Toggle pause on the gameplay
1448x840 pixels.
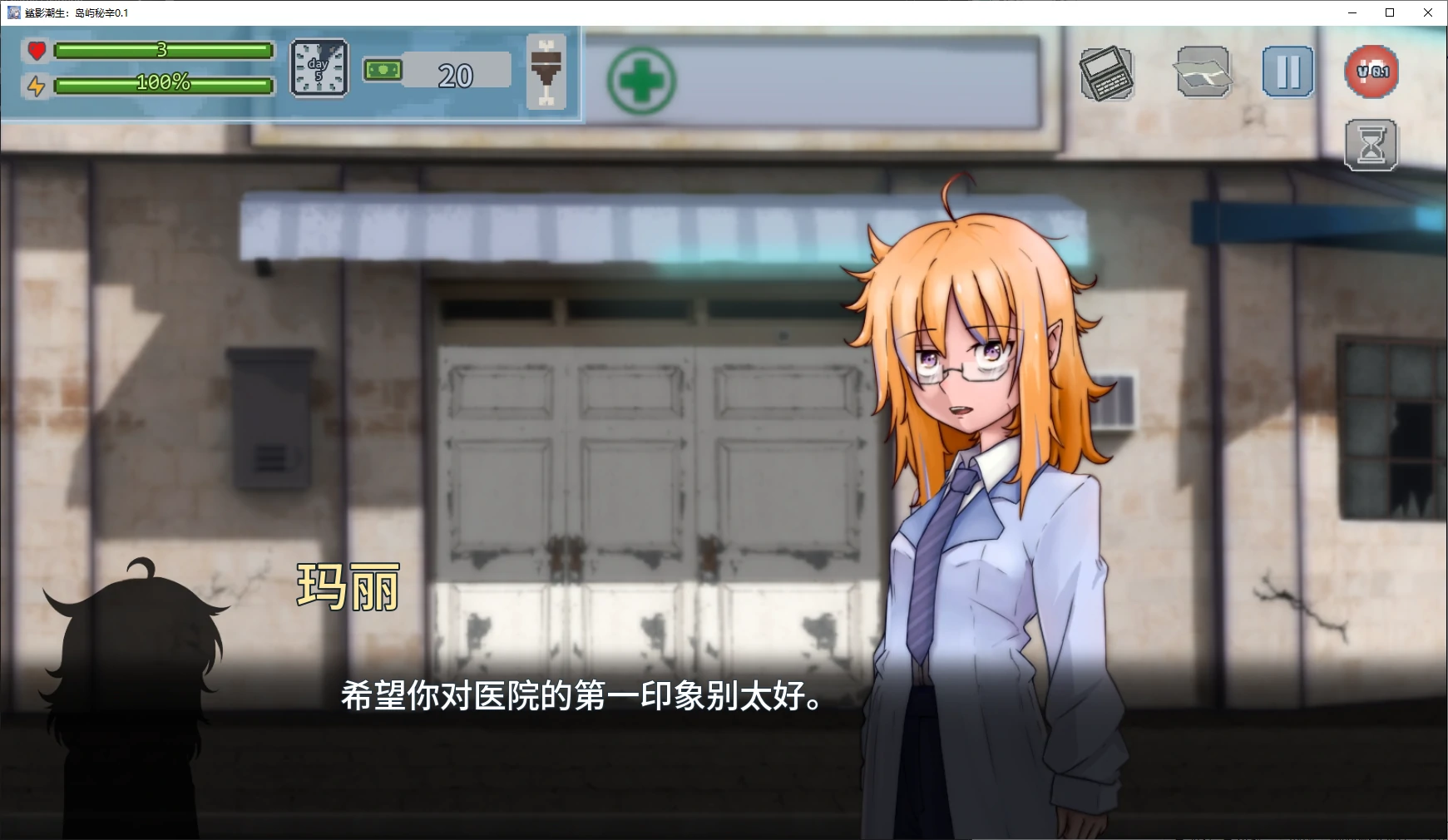pos(1287,73)
